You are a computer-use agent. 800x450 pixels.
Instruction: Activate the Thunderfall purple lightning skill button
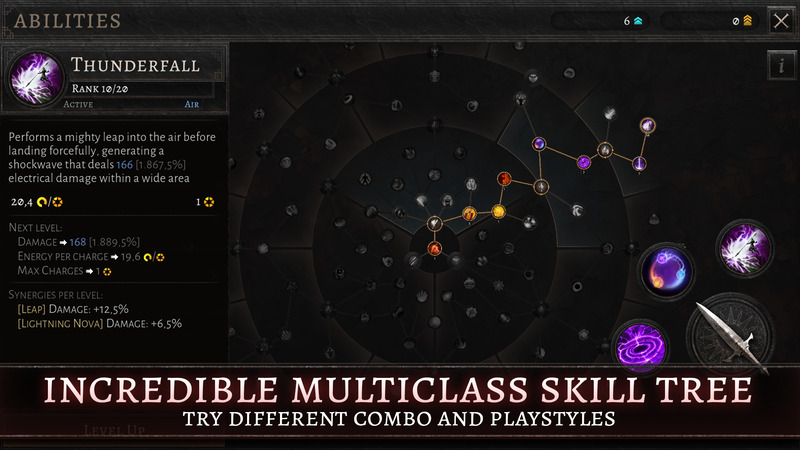[745, 246]
